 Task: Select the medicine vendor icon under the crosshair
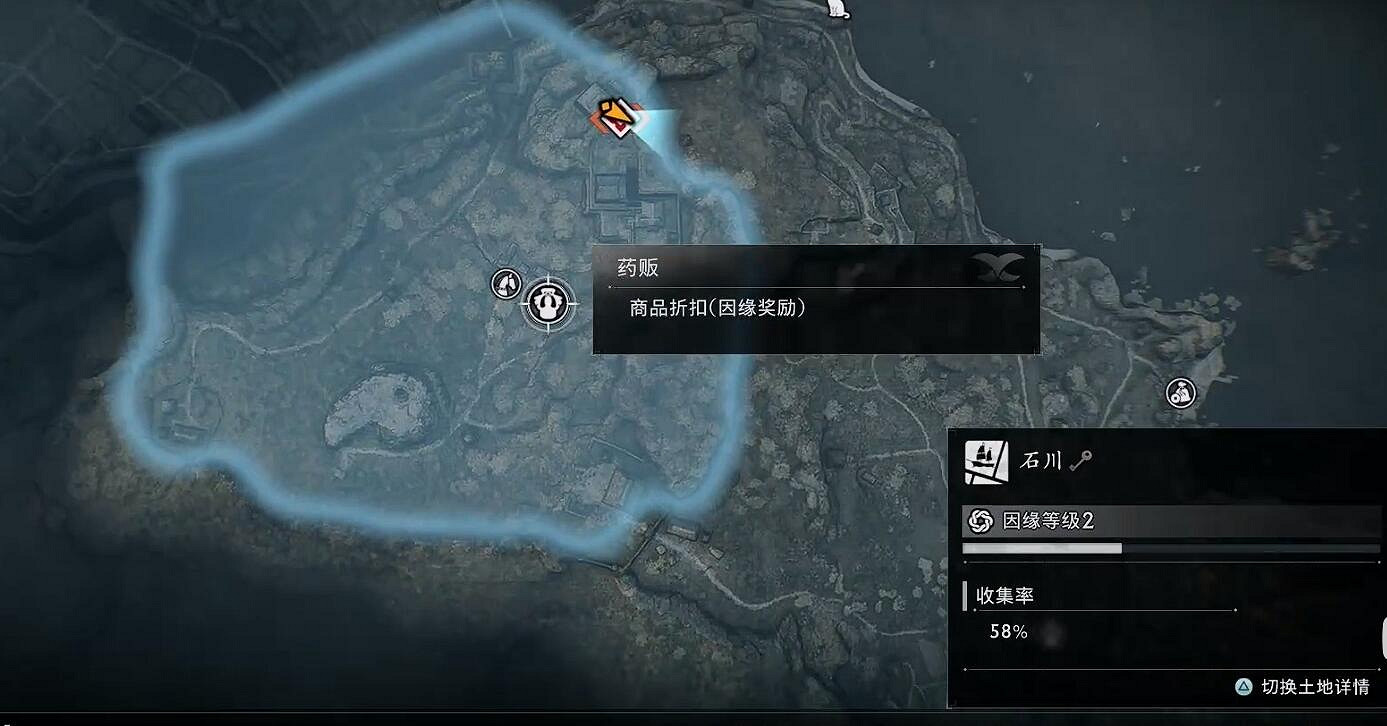click(546, 303)
